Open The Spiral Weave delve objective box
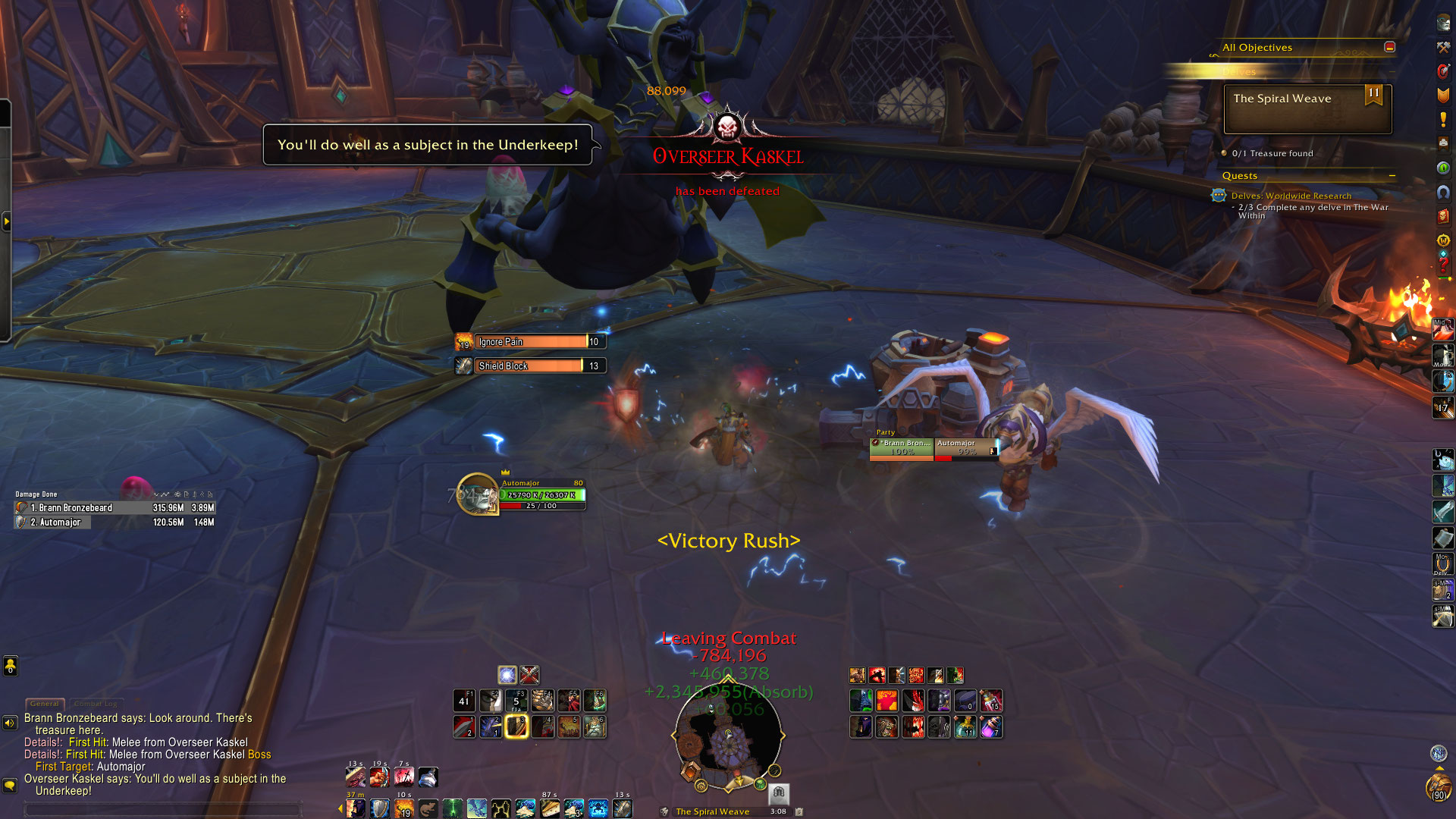Viewport: 1456px width, 819px height. tap(1307, 108)
